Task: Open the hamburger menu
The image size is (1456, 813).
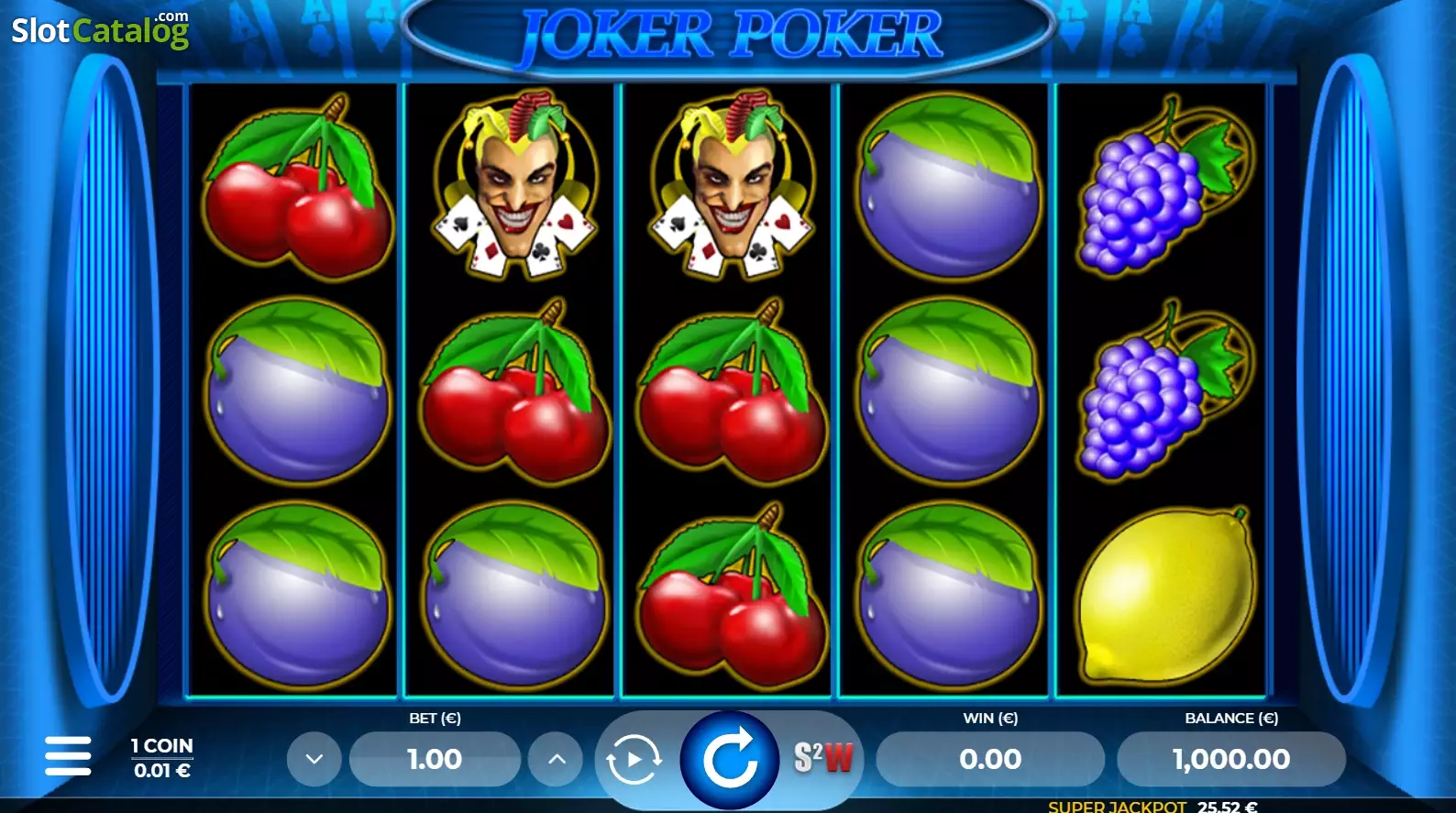Action: [x=68, y=756]
